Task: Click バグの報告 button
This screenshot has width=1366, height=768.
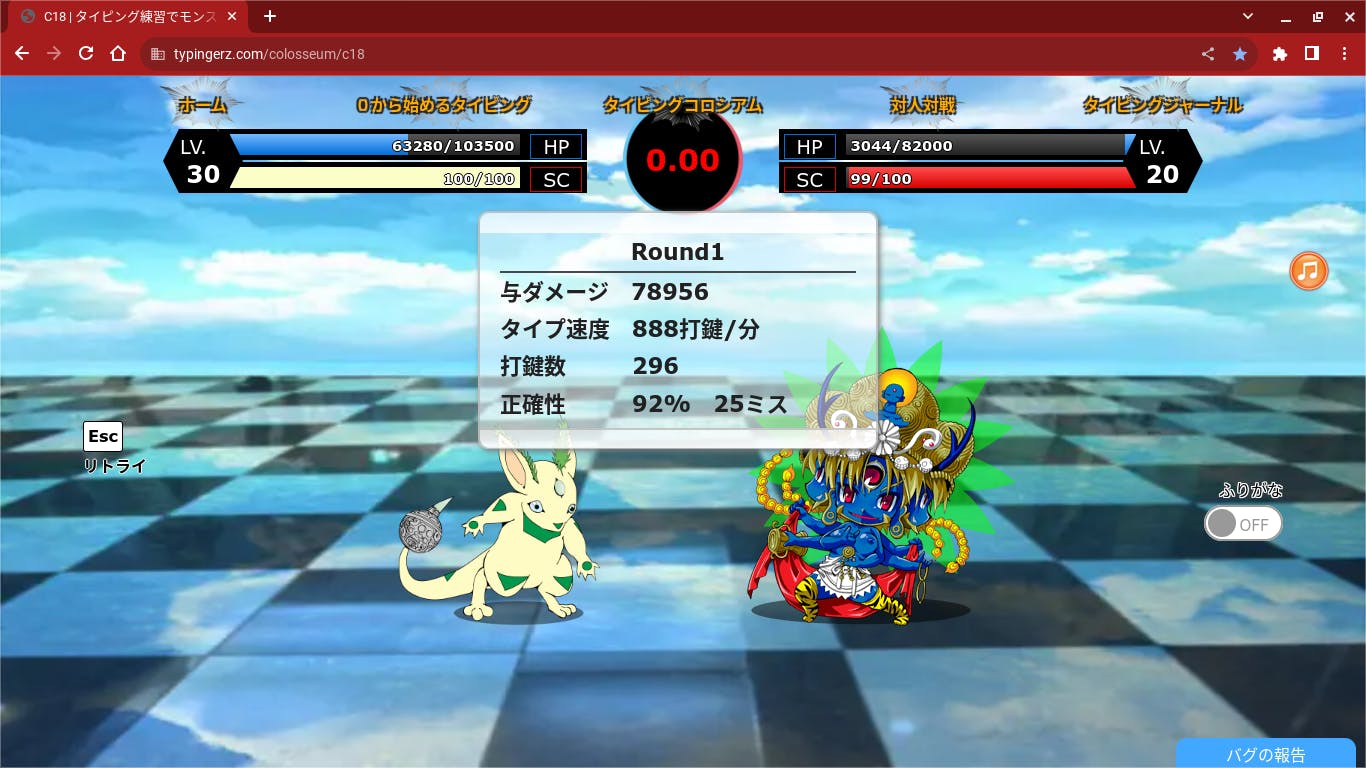Action: [1265, 755]
